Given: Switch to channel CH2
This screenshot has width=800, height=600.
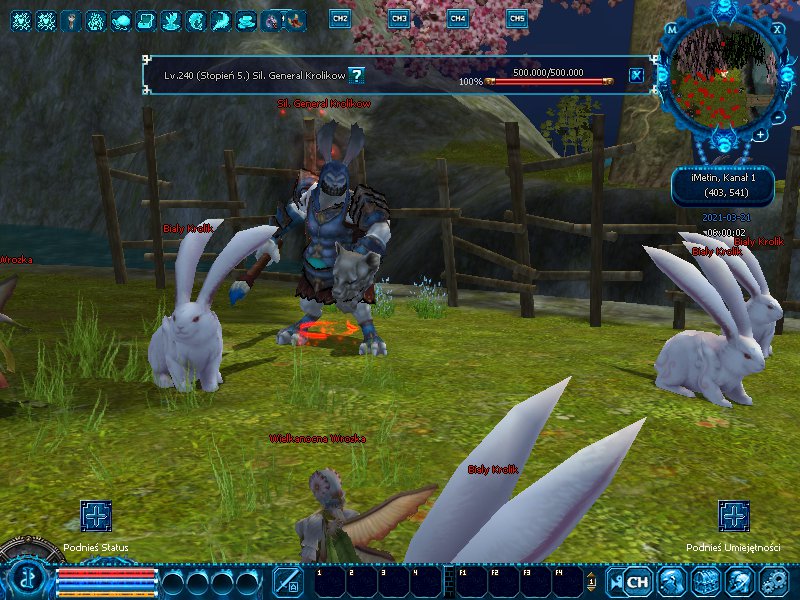Looking at the screenshot, I should point(340,18).
